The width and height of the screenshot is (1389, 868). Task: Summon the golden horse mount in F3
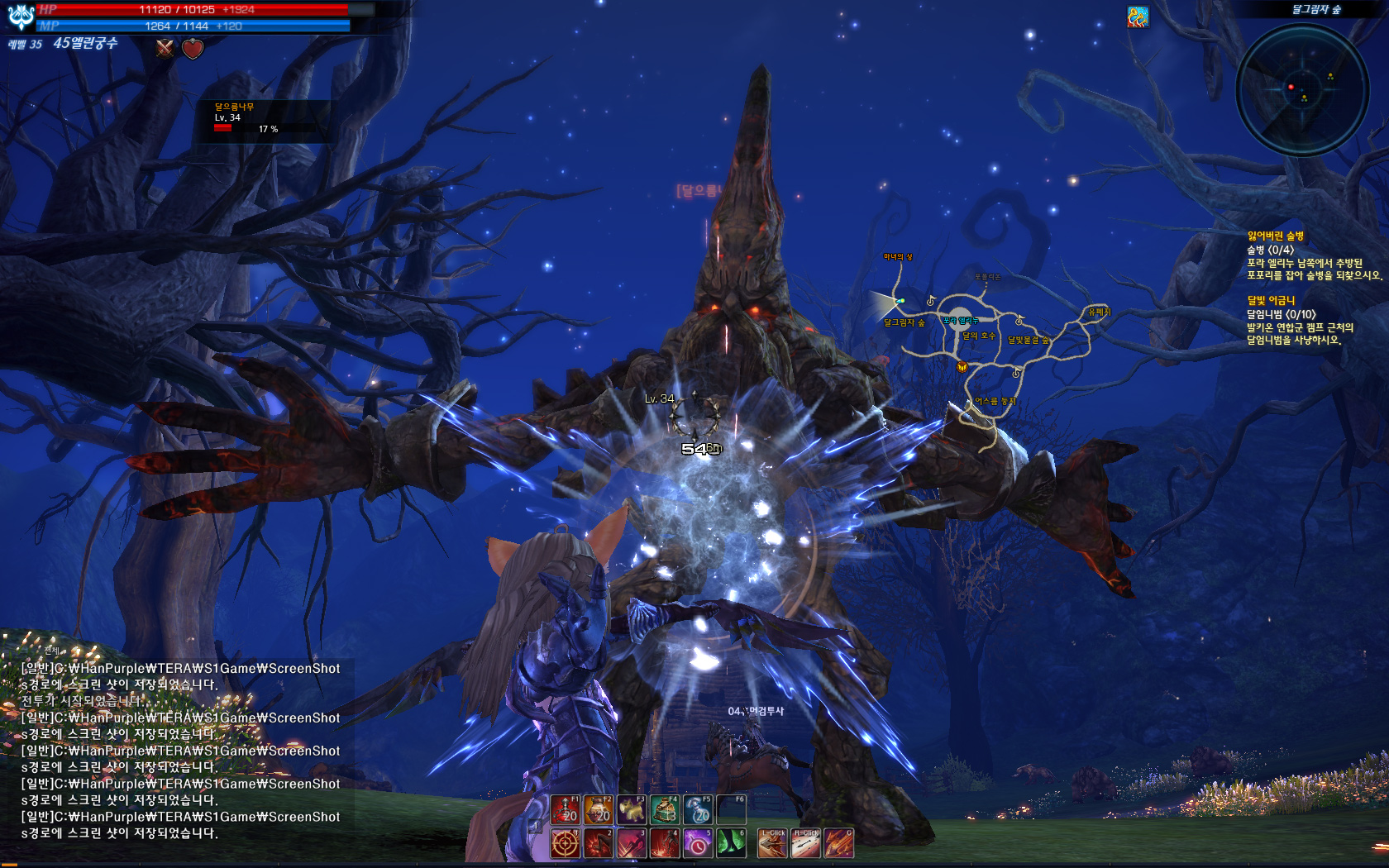[x=632, y=810]
